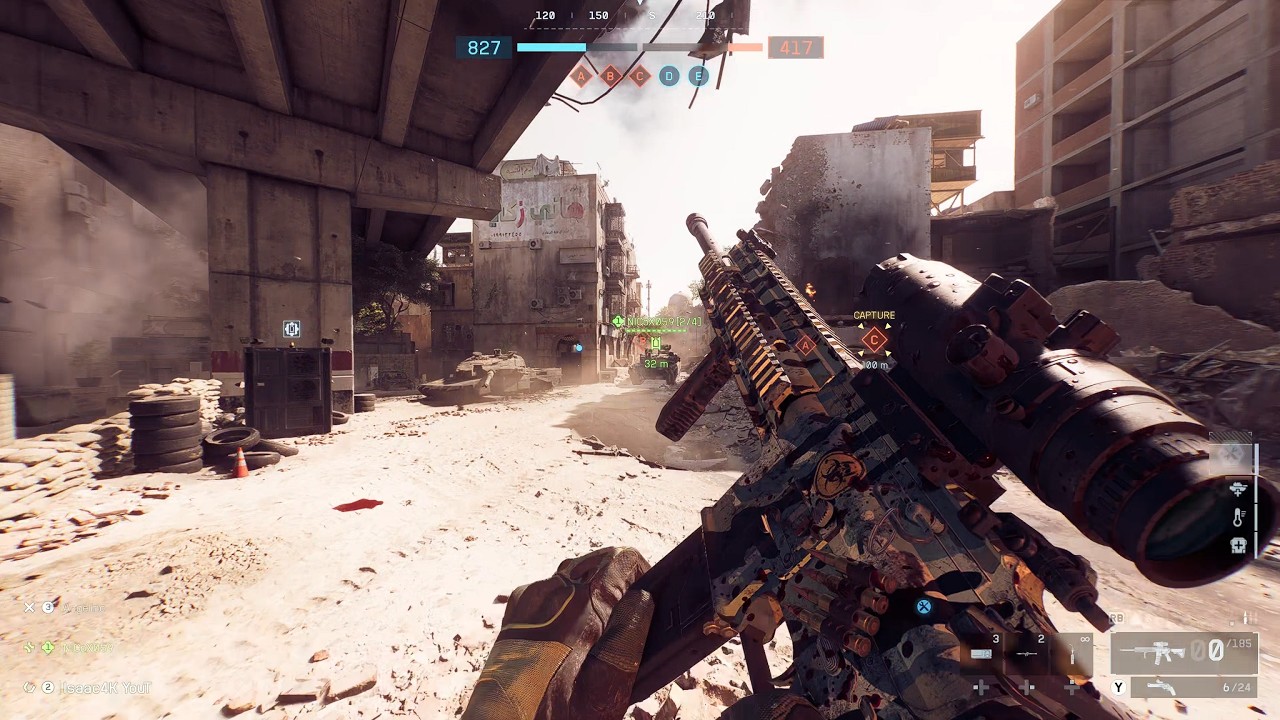Click the tank repair status icon
The image size is (1280, 720).
tap(1239, 489)
